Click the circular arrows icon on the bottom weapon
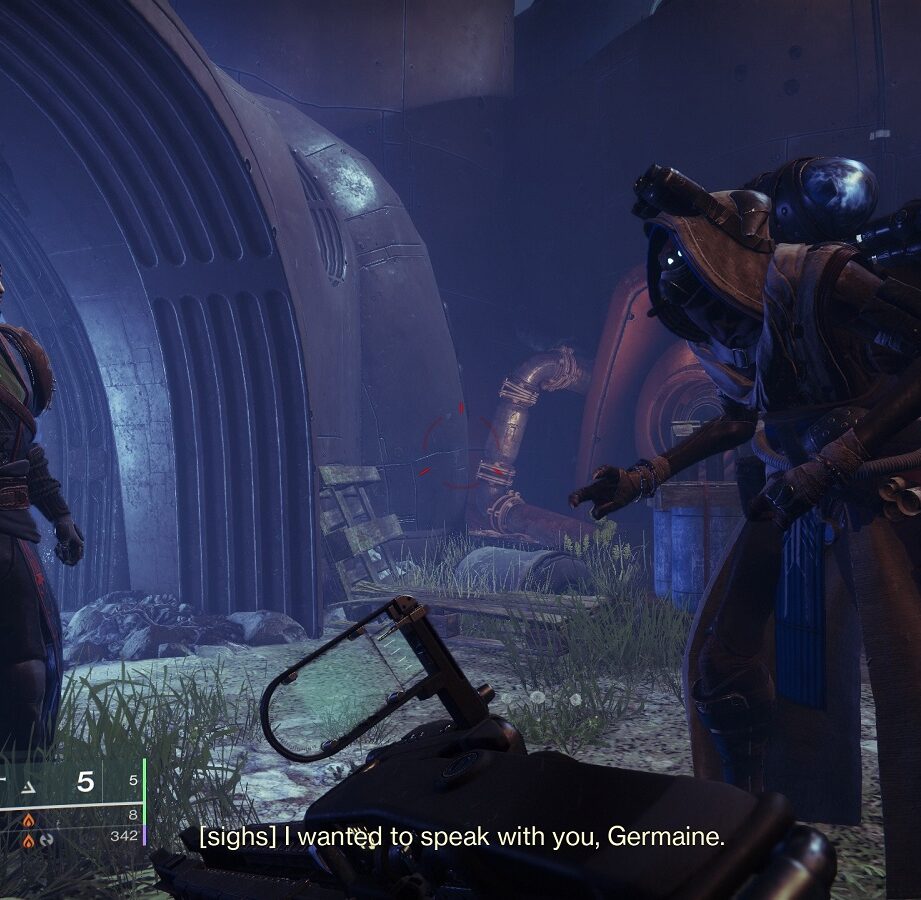This screenshot has height=900, width=921. pyautogui.click(x=46, y=839)
